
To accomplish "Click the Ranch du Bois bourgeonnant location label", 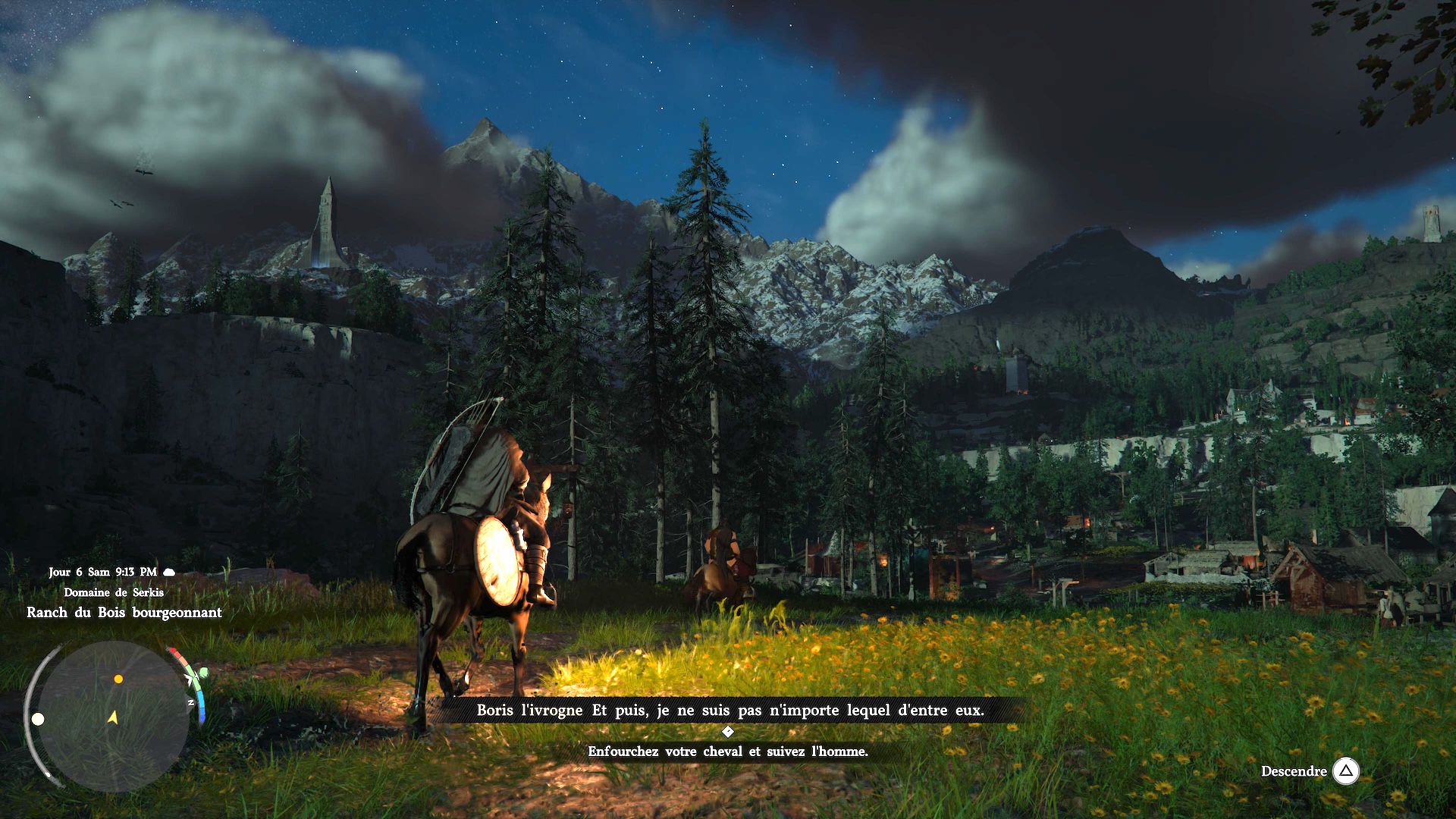I will pos(124,613).
